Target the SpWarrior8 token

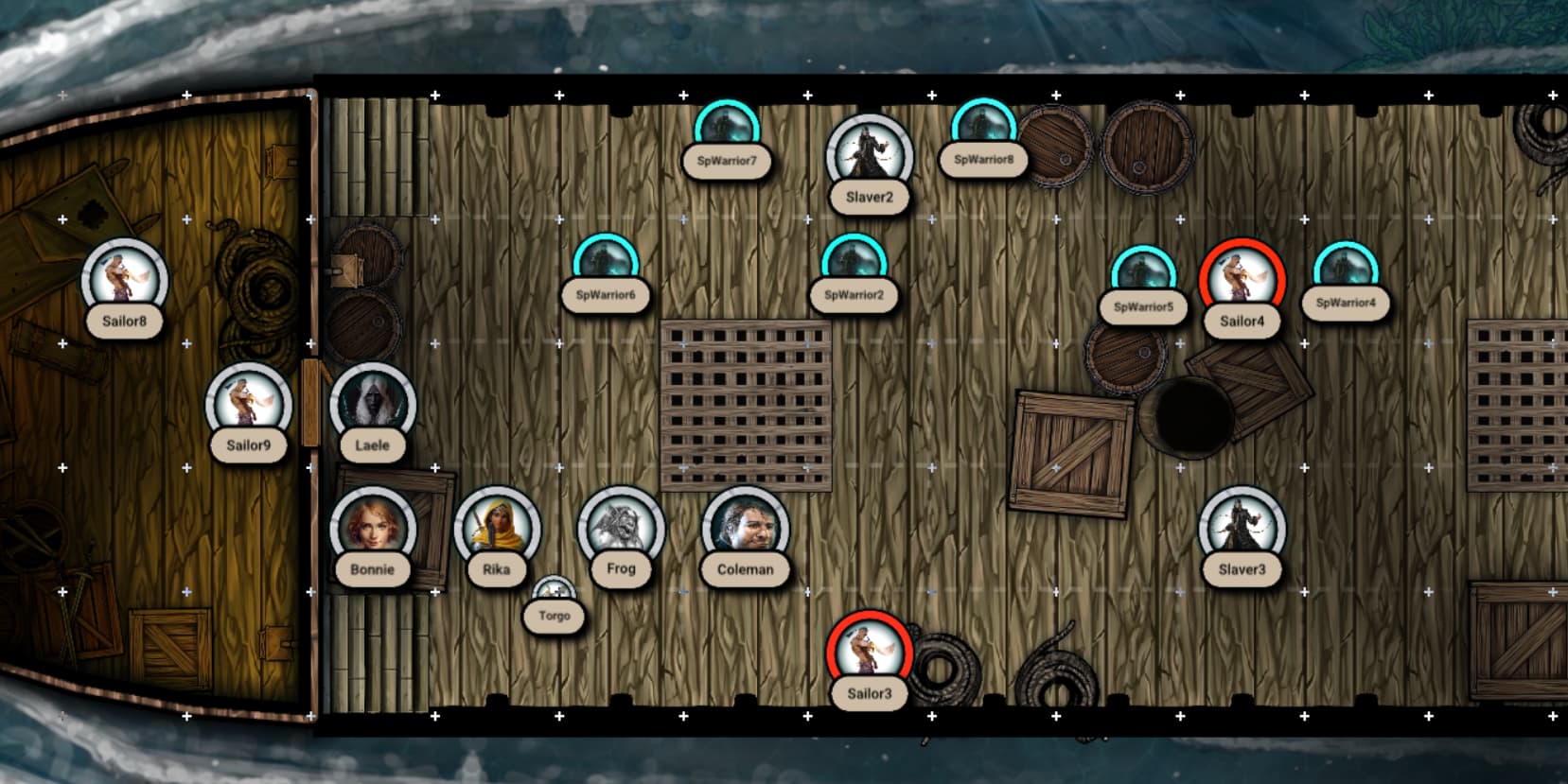click(x=983, y=128)
